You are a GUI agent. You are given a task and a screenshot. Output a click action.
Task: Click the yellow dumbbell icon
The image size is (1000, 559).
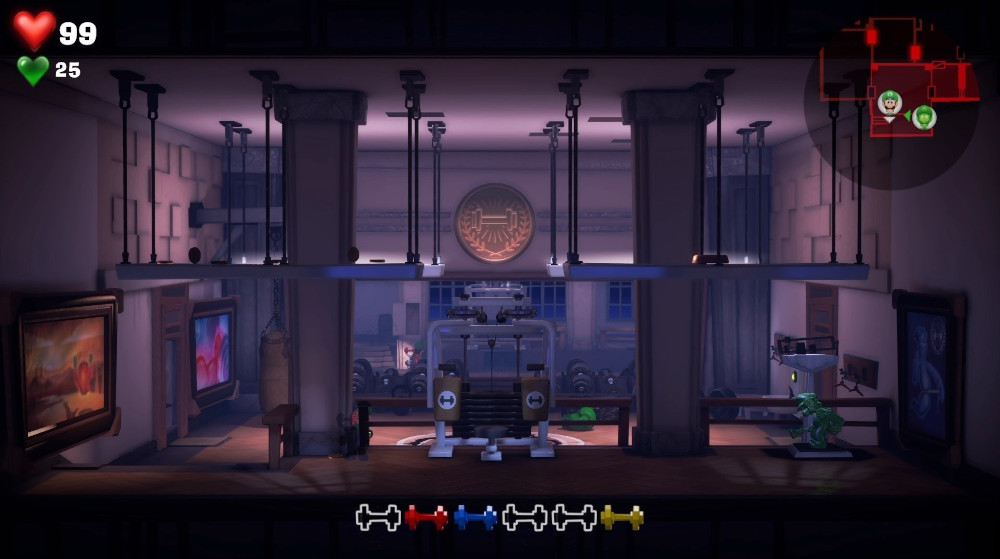click(x=622, y=517)
